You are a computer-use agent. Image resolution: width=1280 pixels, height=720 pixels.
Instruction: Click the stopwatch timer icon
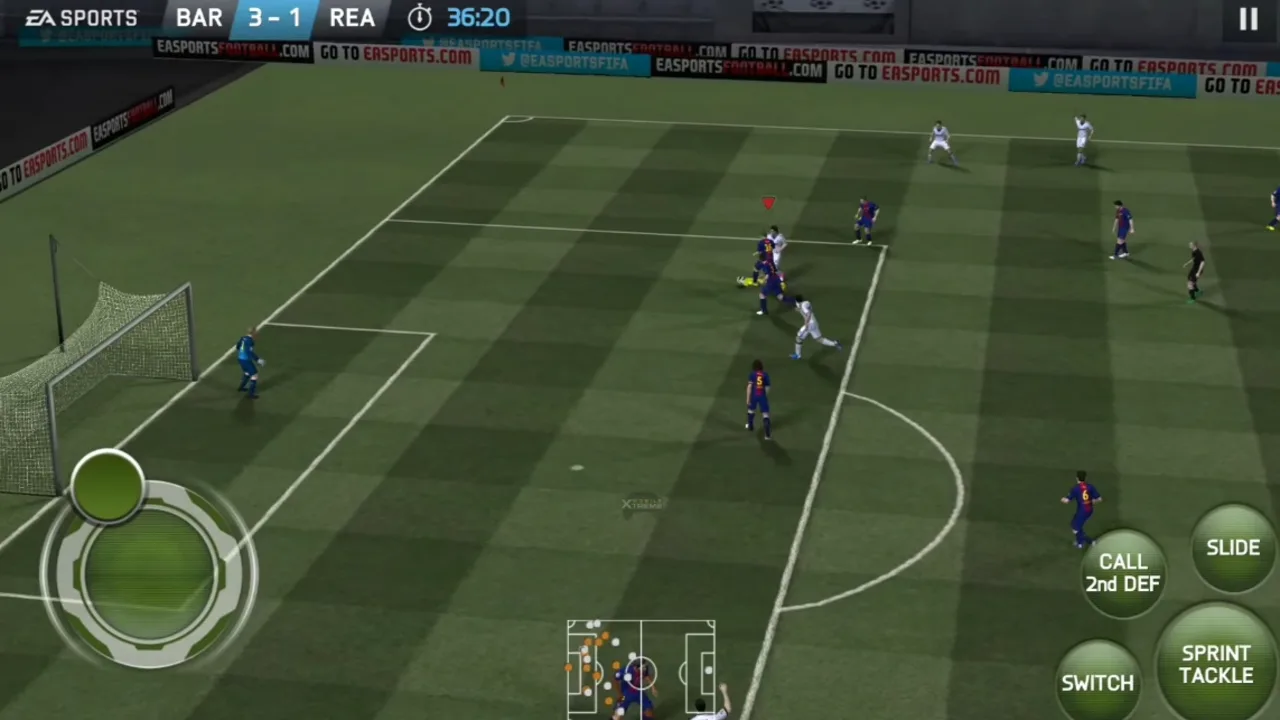[419, 17]
